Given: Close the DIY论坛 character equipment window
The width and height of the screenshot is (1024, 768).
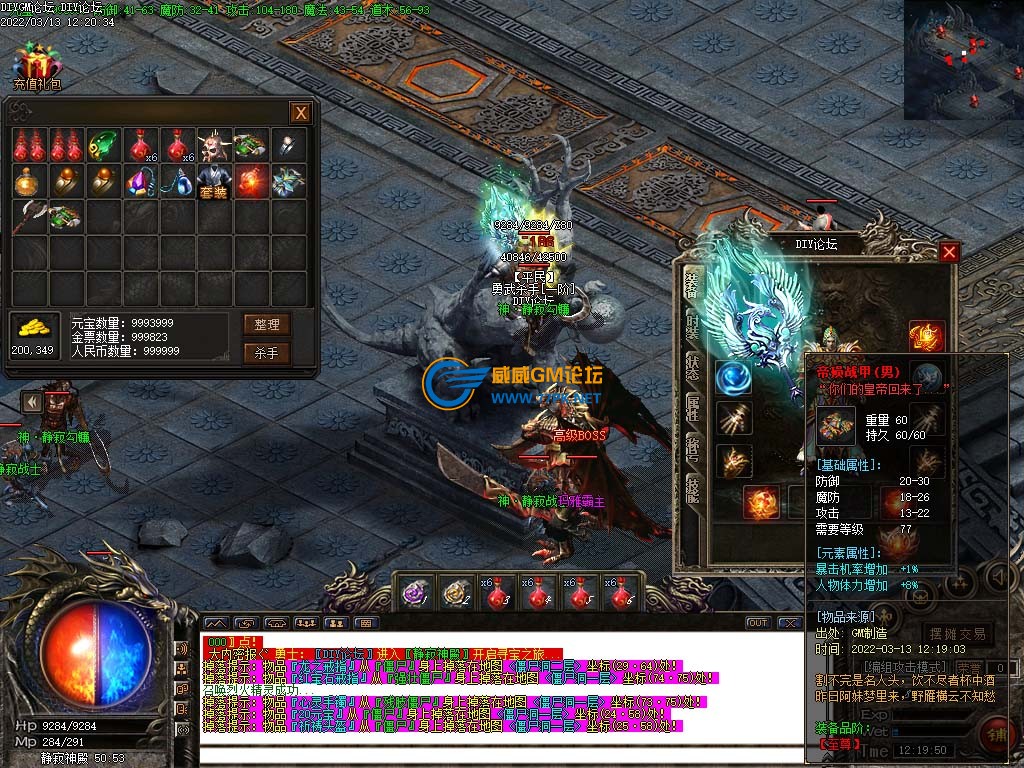Looking at the screenshot, I should (949, 252).
